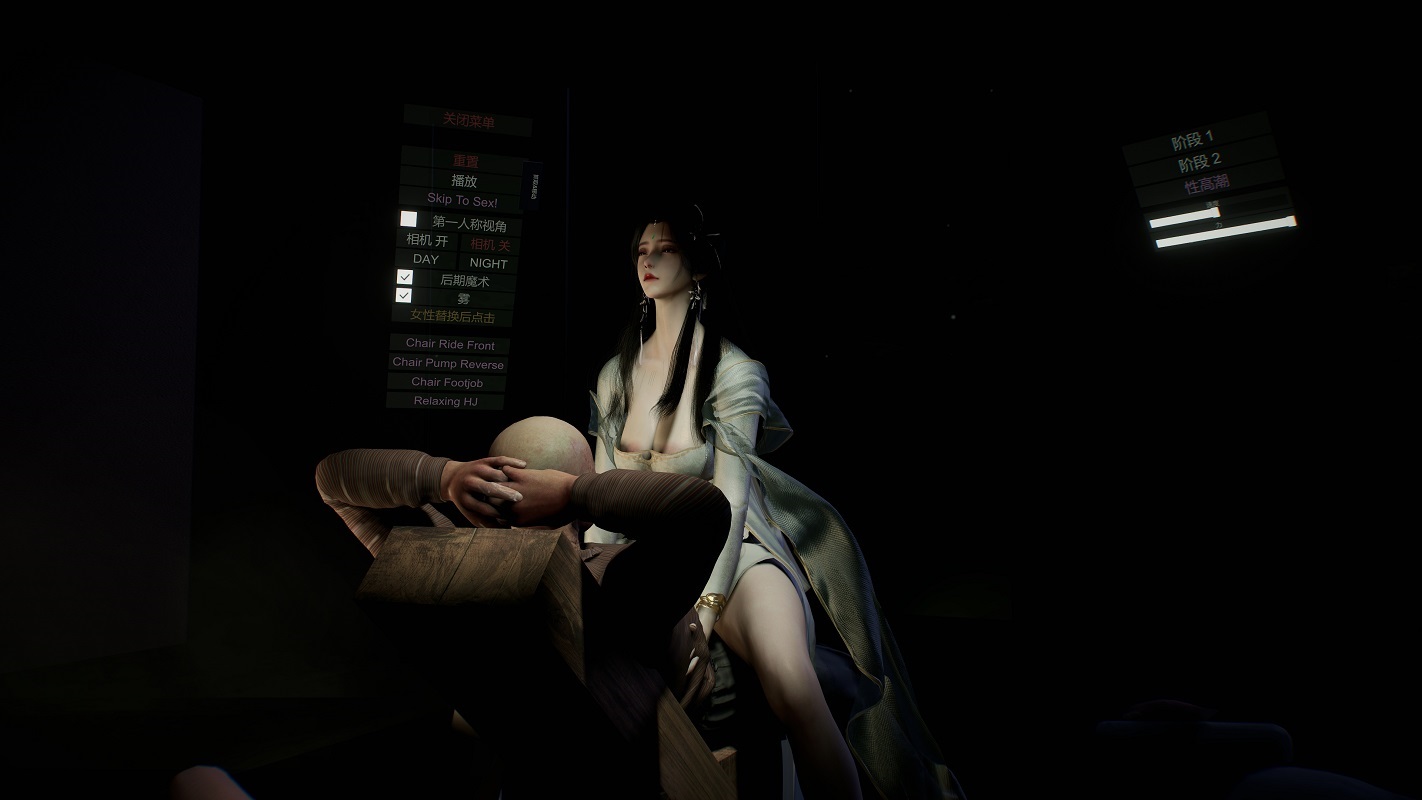The height and width of the screenshot is (800, 1422).
Task: Choose 阶段 1 in the stage panel
Action: (x=1194, y=142)
